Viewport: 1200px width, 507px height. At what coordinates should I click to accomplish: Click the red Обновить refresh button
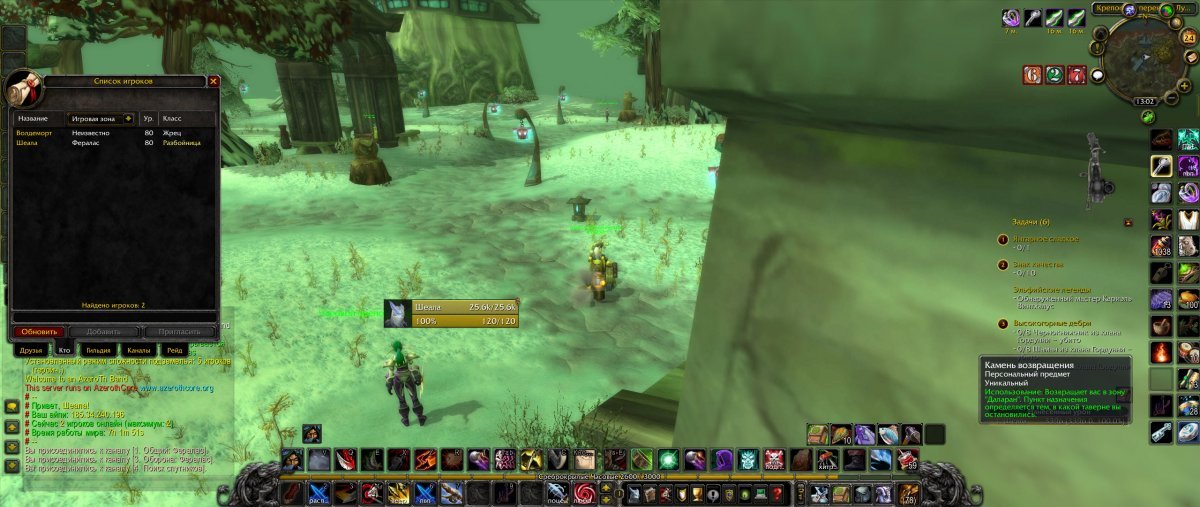(40, 331)
